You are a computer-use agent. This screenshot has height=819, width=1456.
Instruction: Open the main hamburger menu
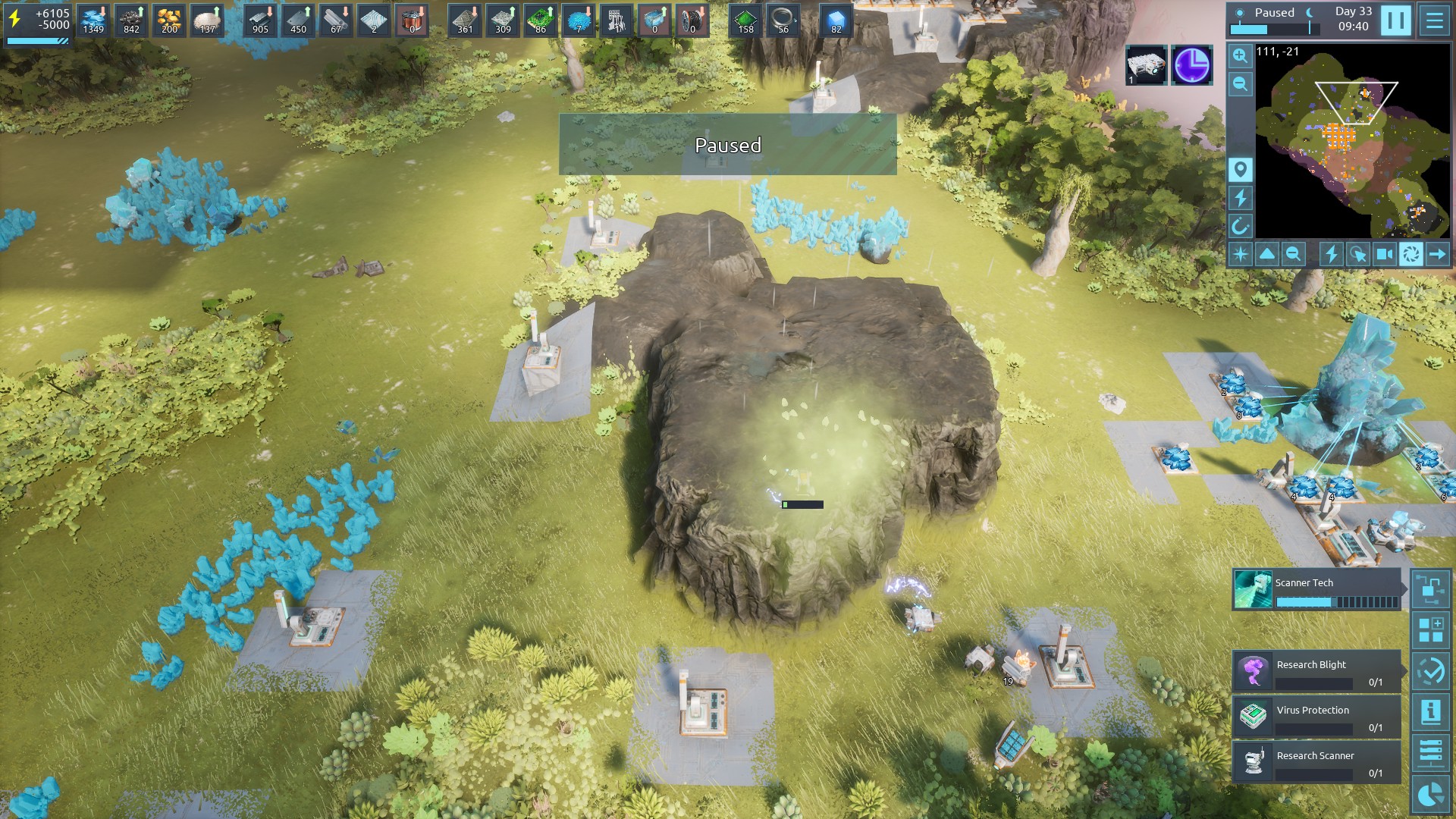click(x=1434, y=20)
